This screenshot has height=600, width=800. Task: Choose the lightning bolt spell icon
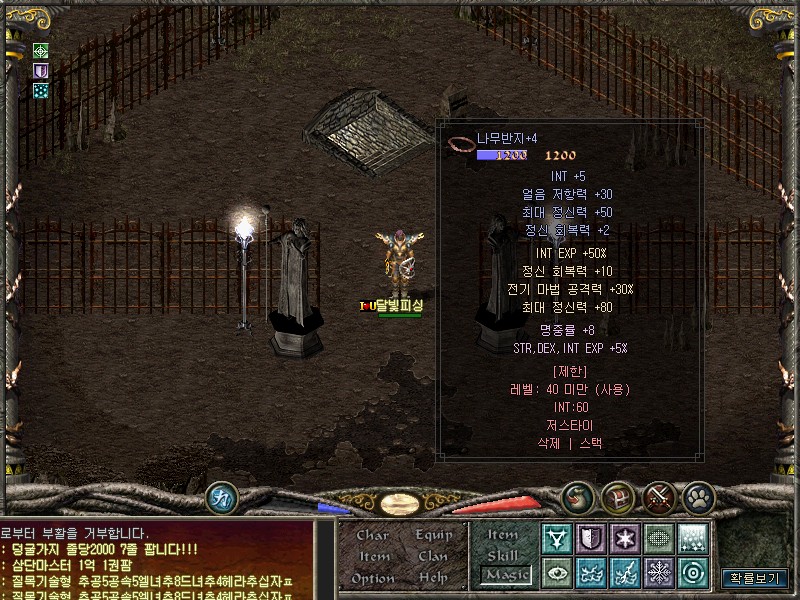[625, 573]
